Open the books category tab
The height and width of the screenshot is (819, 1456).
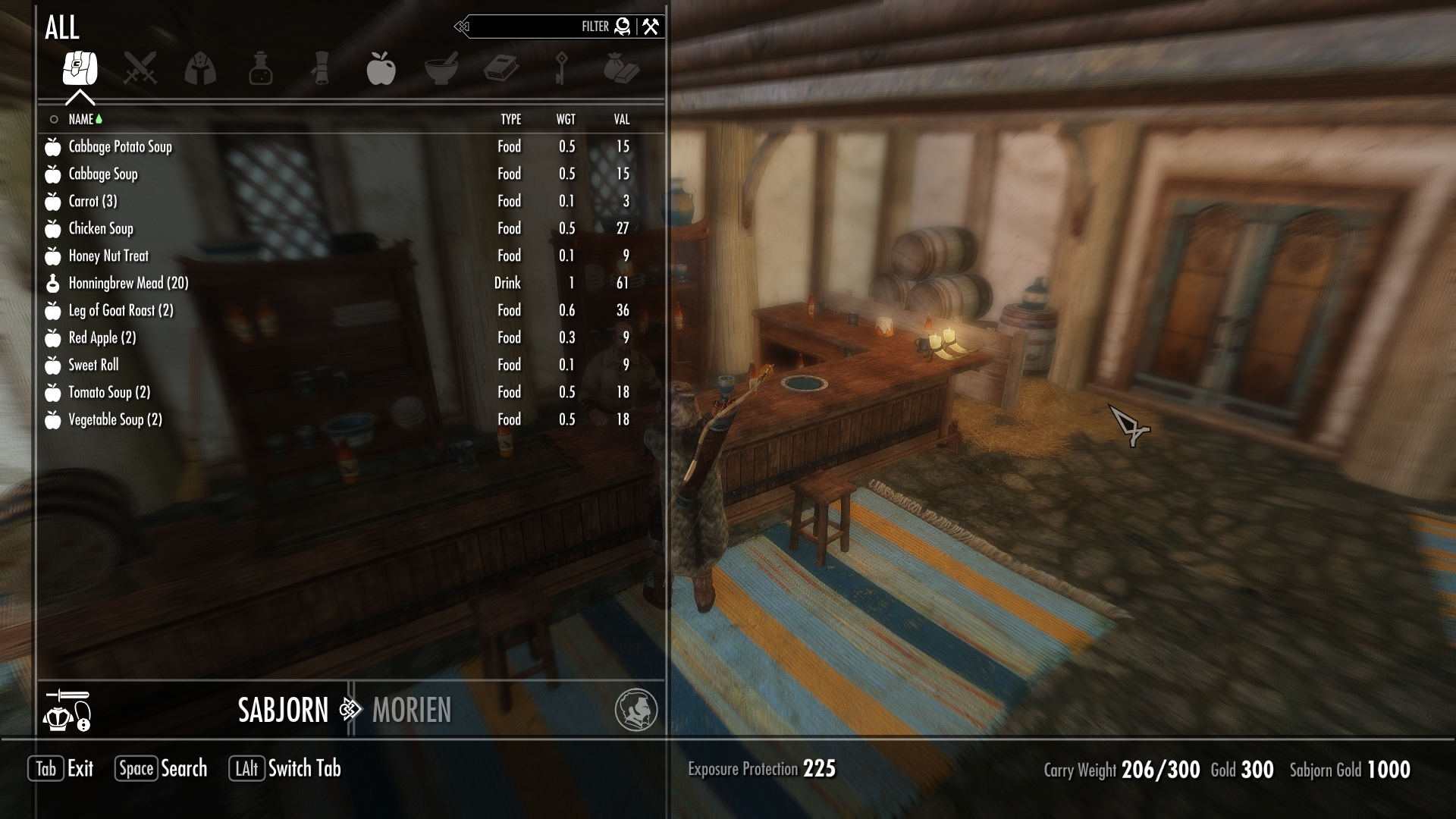(501, 68)
